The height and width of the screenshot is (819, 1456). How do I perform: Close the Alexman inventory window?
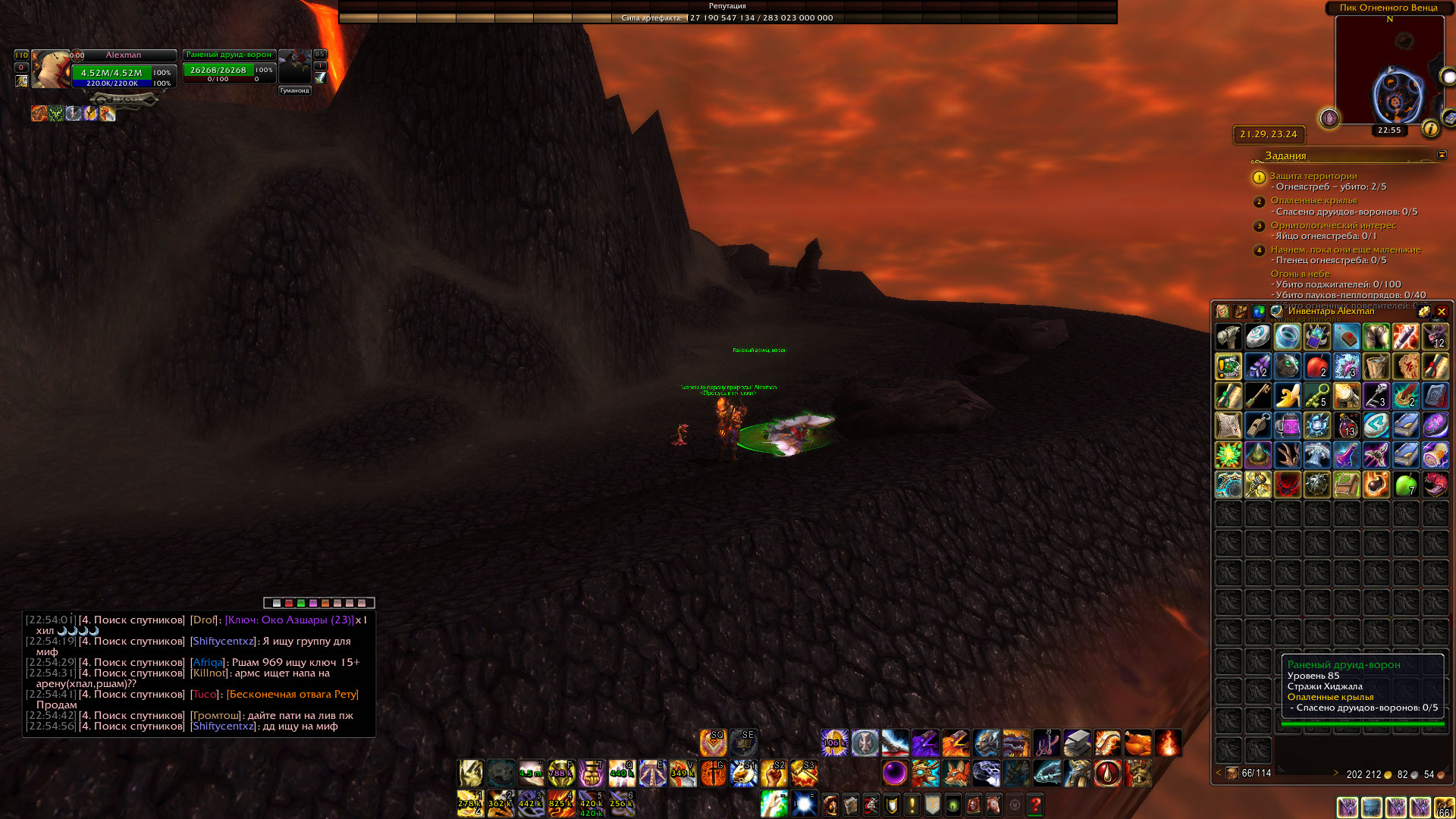1442,312
